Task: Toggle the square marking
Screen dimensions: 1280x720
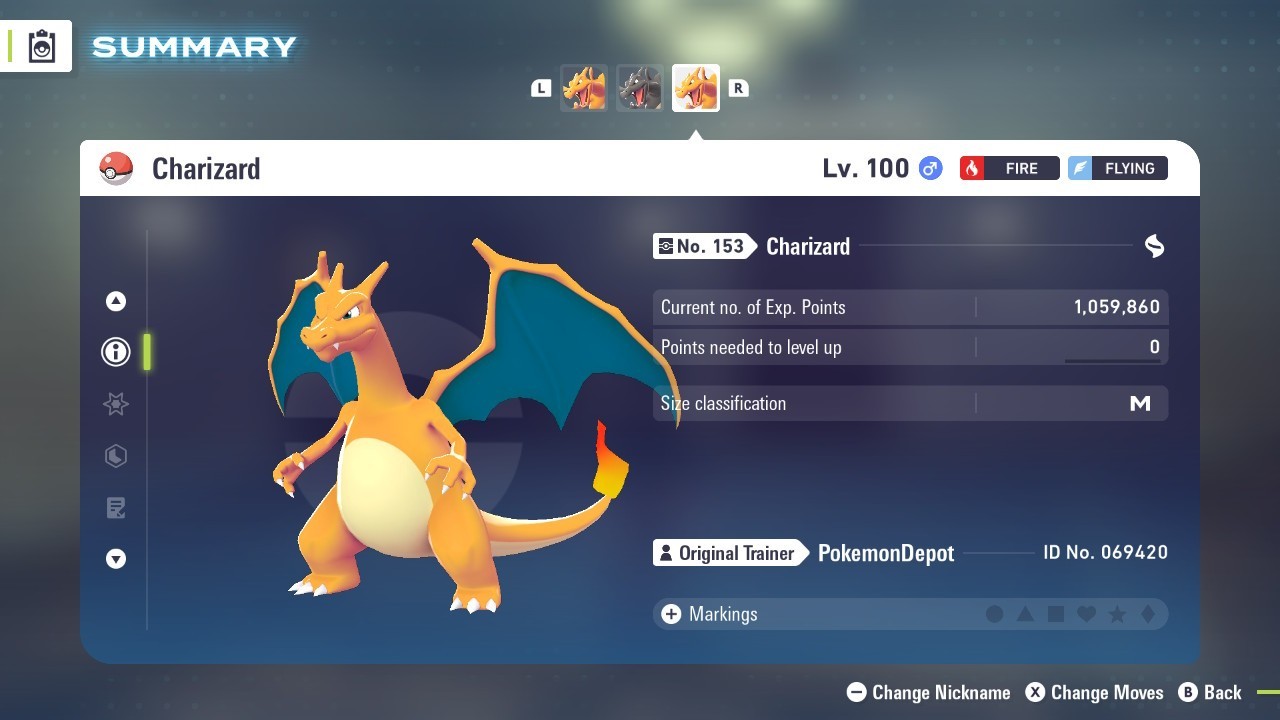Action: (x=1056, y=614)
